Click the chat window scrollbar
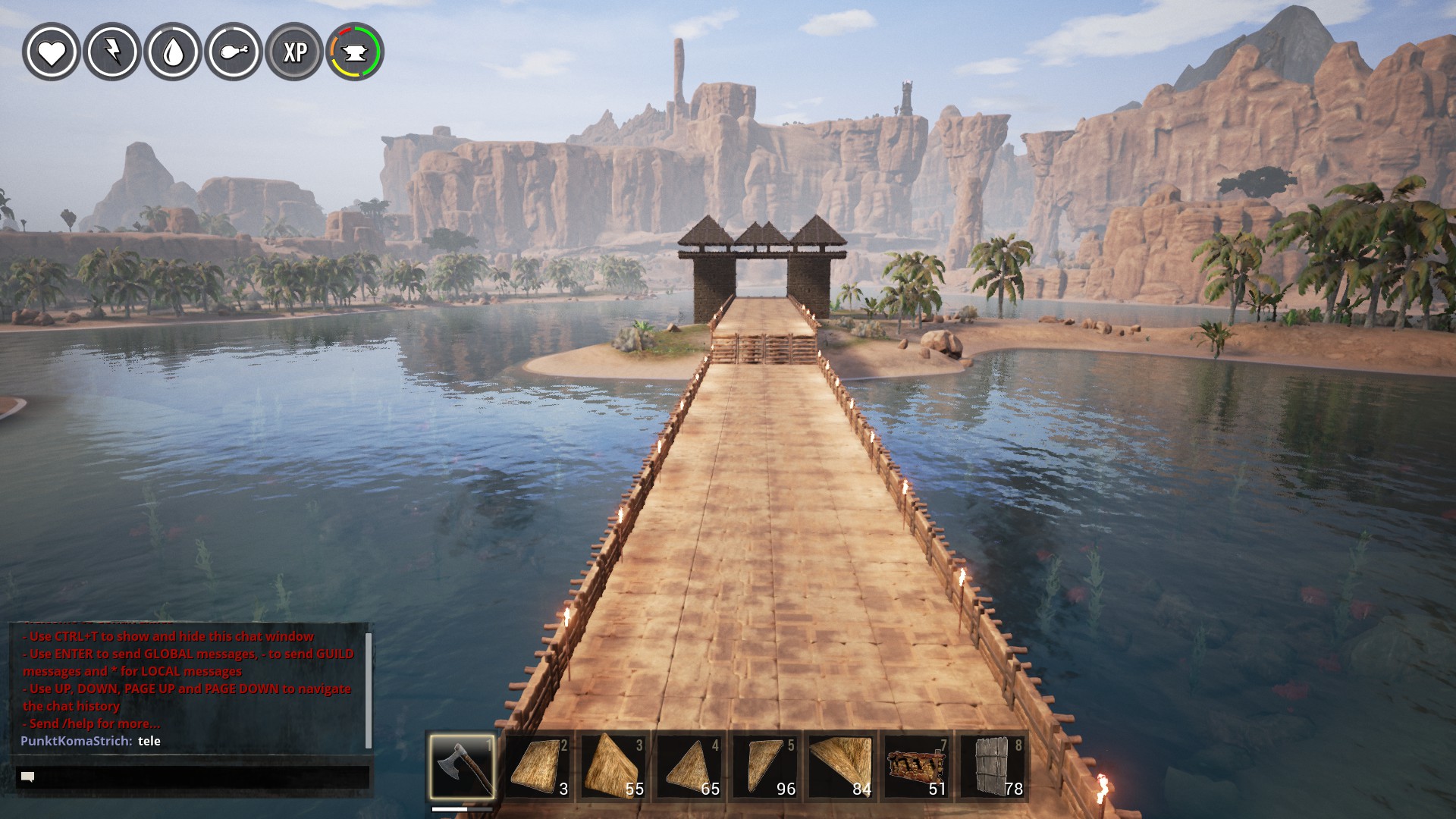The width and height of the screenshot is (1456, 819). pos(369,689)
